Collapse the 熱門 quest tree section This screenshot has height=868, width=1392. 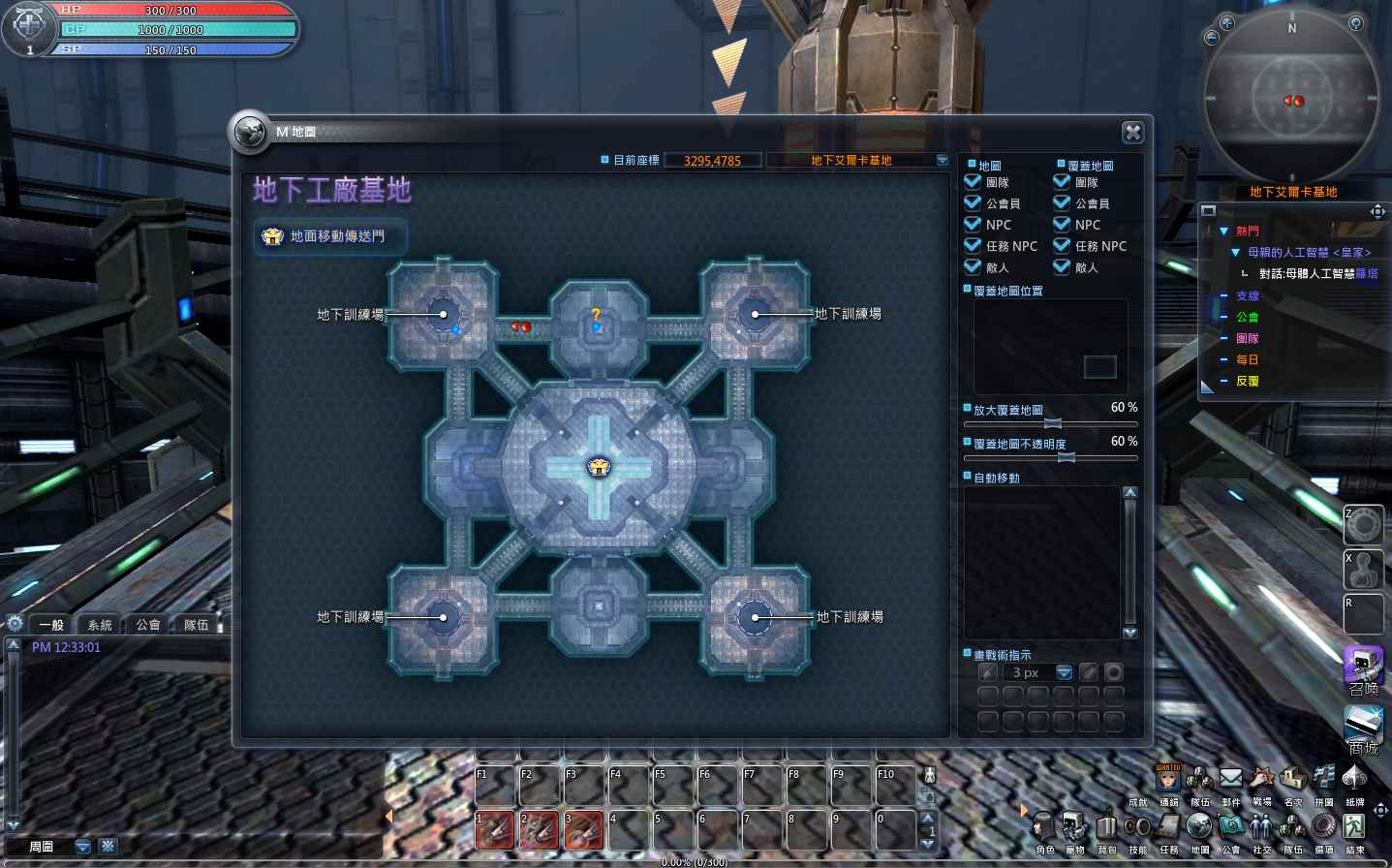(x=1224, y=231)
